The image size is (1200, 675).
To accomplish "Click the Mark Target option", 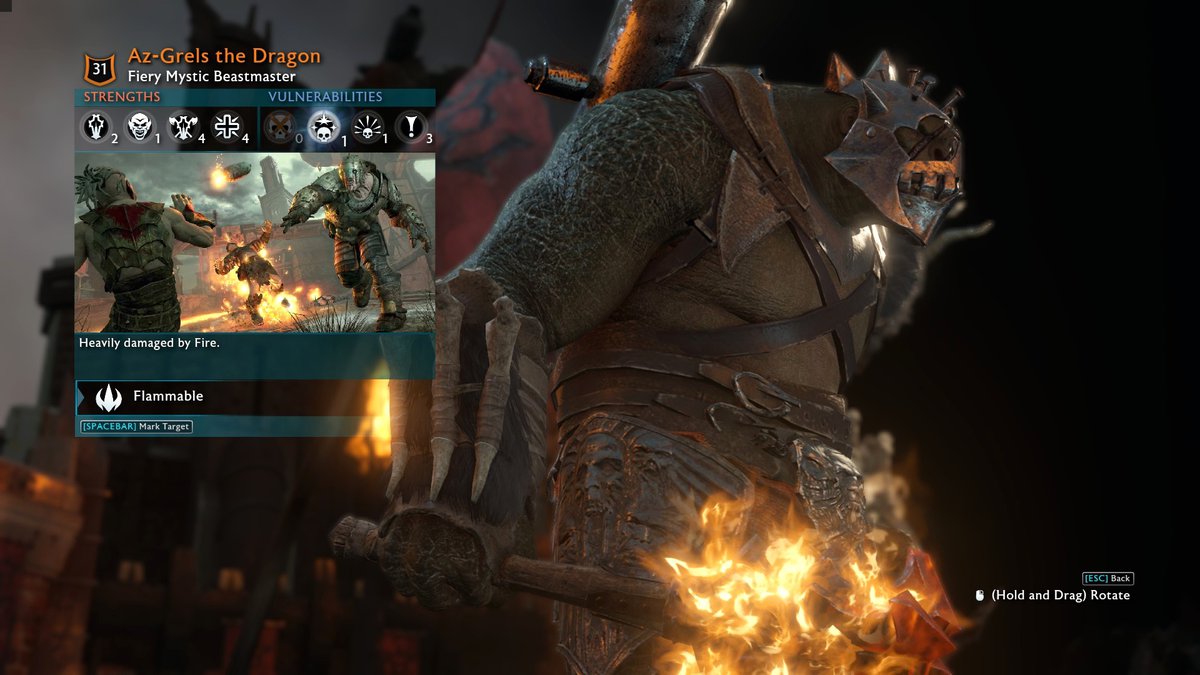I will pos(136,427).
